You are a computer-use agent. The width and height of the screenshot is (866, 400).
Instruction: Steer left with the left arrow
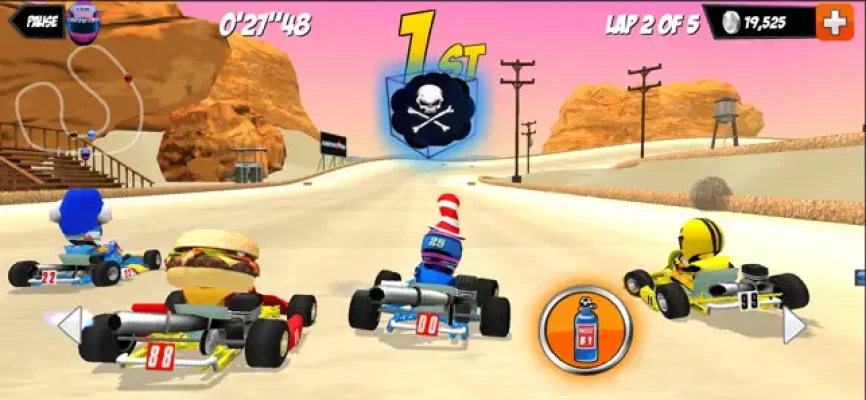(69, 325)
